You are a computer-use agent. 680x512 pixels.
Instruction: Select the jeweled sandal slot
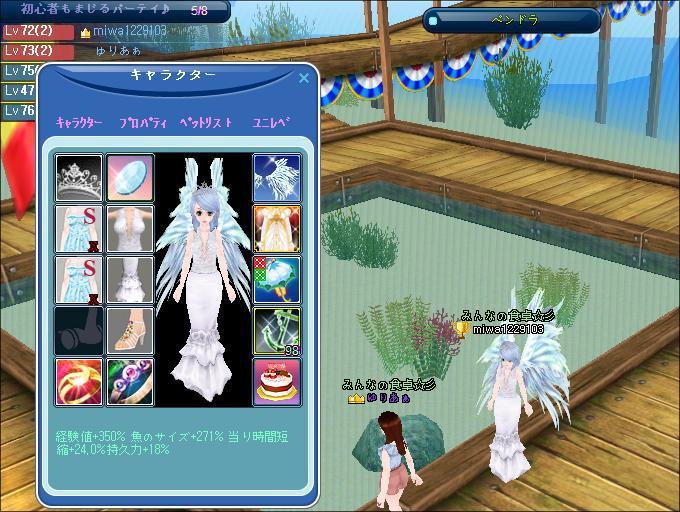click(130, 330)
